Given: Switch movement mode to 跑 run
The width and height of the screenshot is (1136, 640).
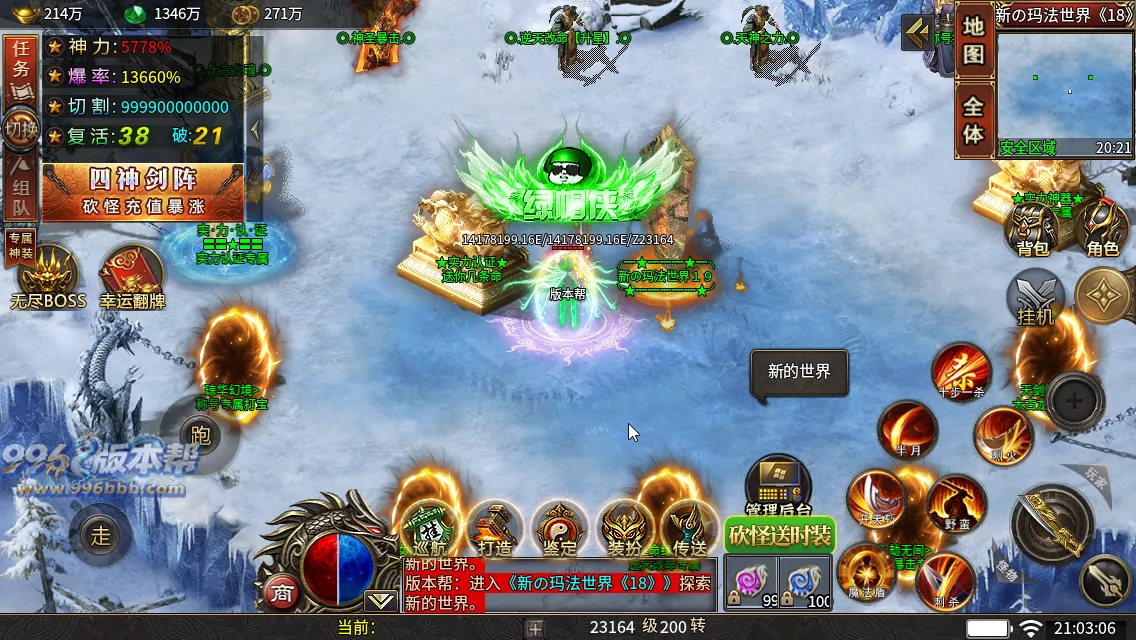Looking at the screenshot, I should (200, 432).
